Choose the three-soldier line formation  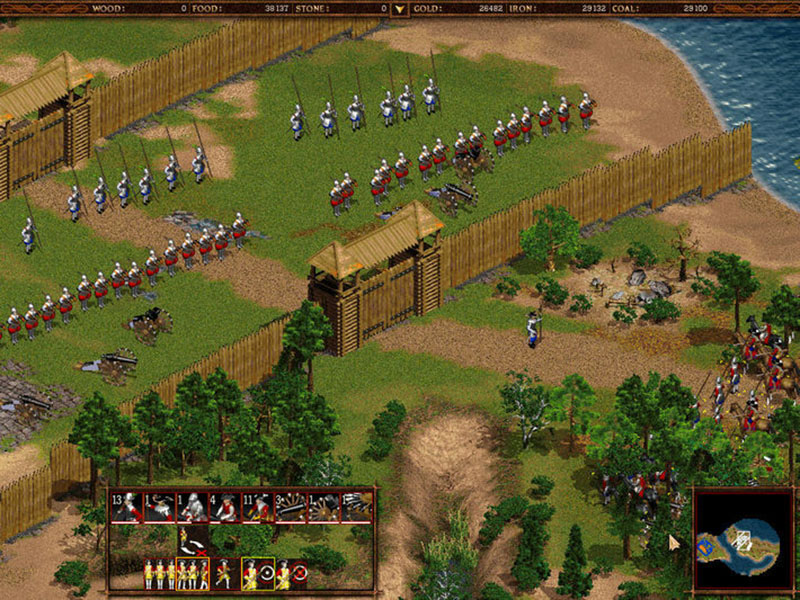[160, 574]
